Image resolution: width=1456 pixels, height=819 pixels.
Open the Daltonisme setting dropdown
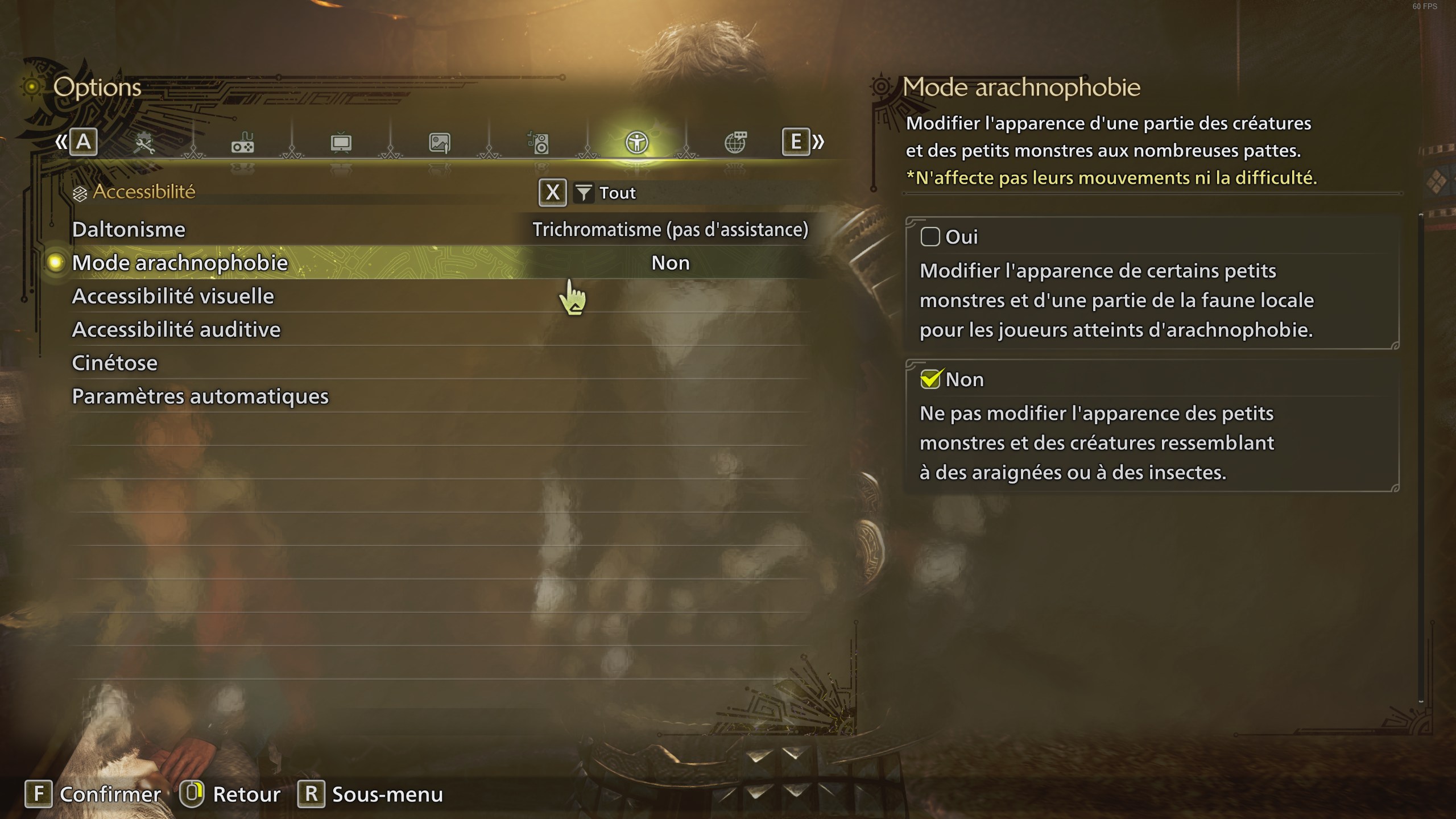128,229
